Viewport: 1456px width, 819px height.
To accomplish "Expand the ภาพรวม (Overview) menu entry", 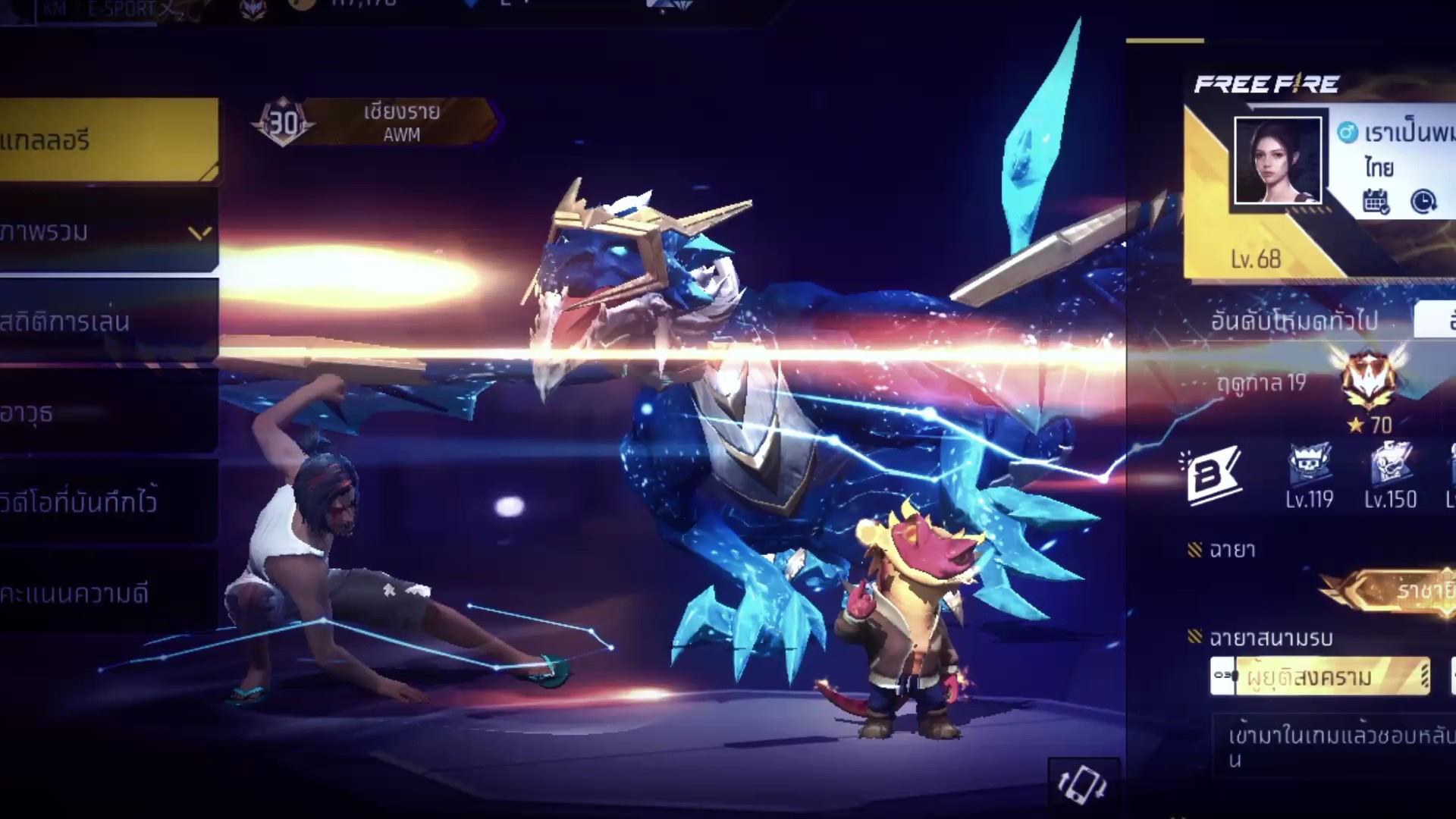I will pyautogui.click(x=106, y=232).
